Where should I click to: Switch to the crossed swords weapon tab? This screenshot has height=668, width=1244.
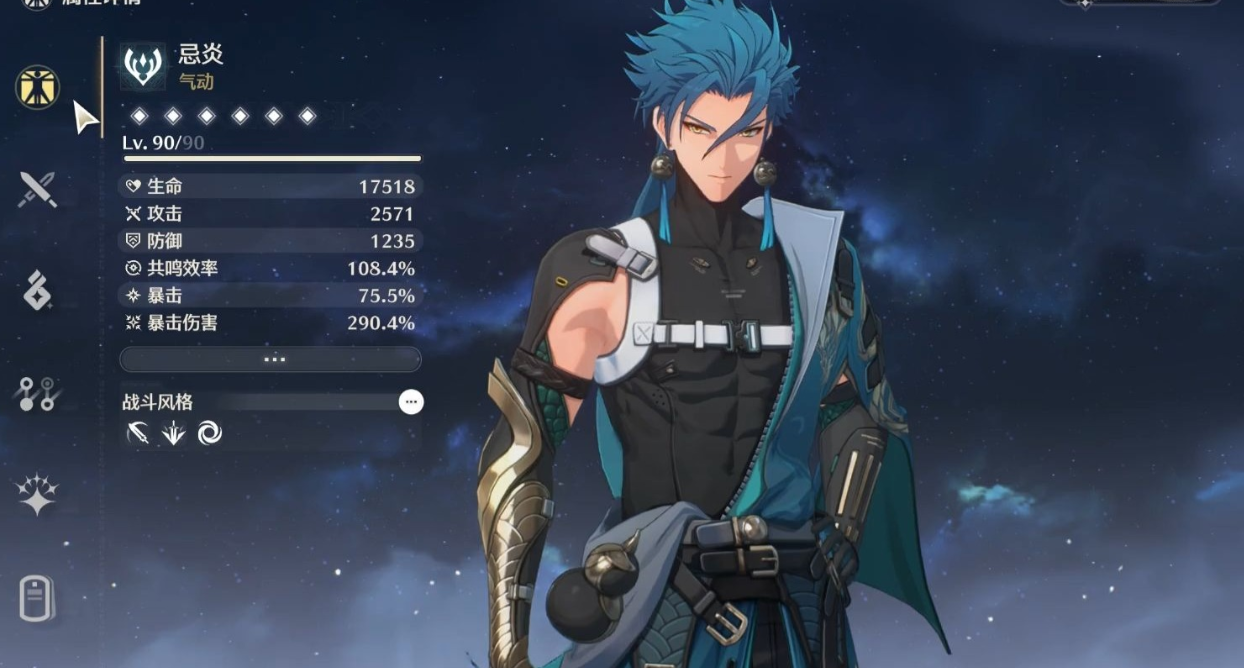38,189
